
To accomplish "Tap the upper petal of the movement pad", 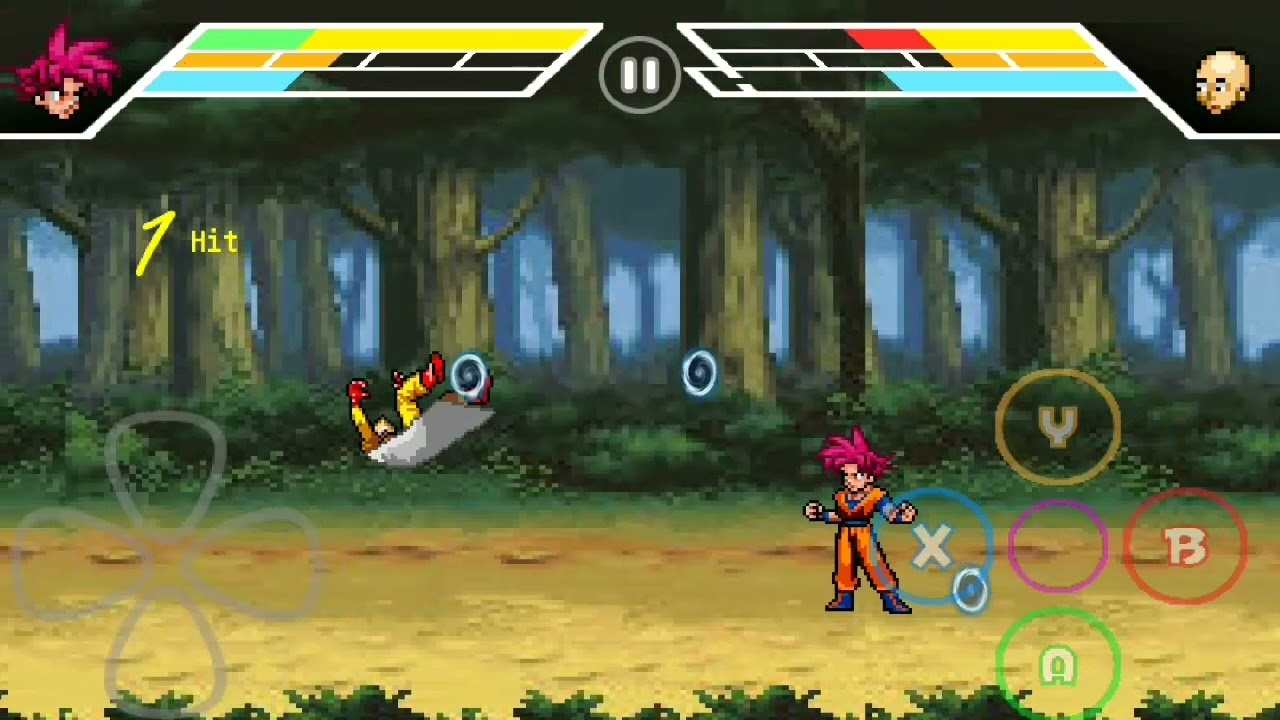I will (165, 460).
